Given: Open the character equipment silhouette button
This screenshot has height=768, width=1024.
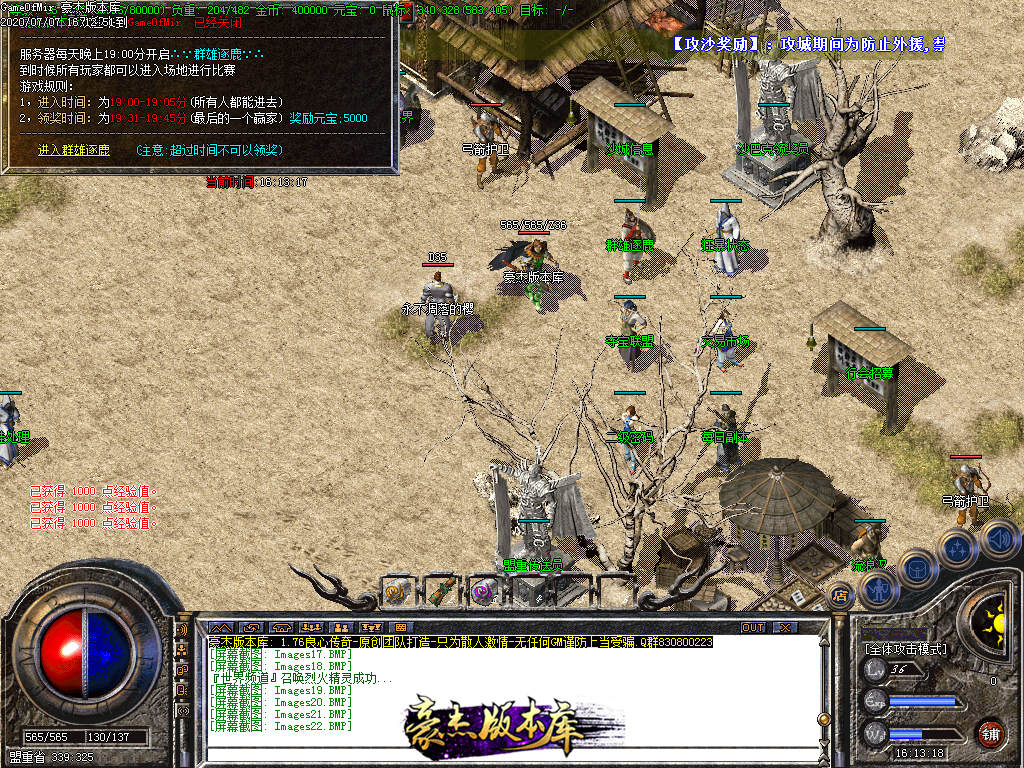Looking at the screenshot, I should click(x=877, y=589).
